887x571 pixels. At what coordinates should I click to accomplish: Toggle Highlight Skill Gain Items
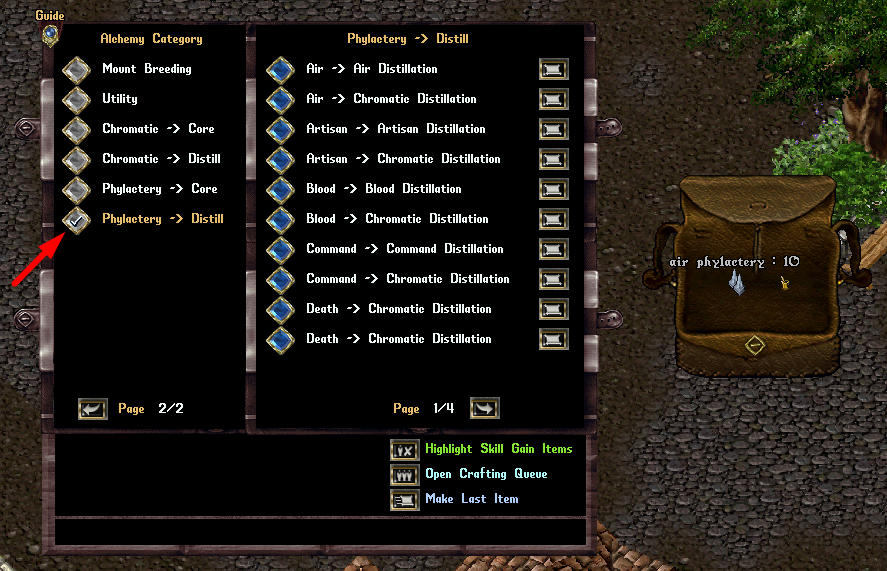405,450
